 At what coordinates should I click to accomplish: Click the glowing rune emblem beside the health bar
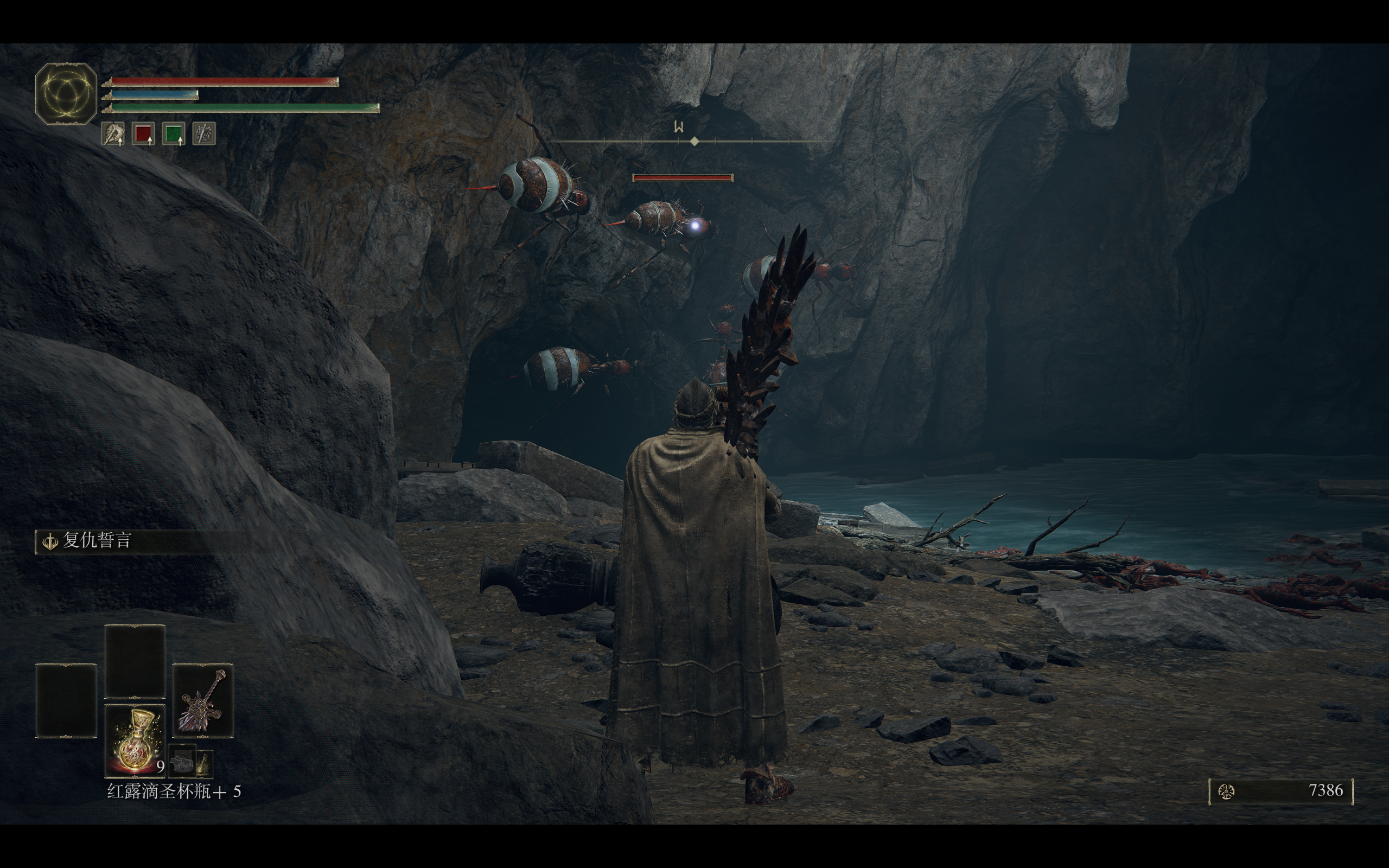coord(66,93)
